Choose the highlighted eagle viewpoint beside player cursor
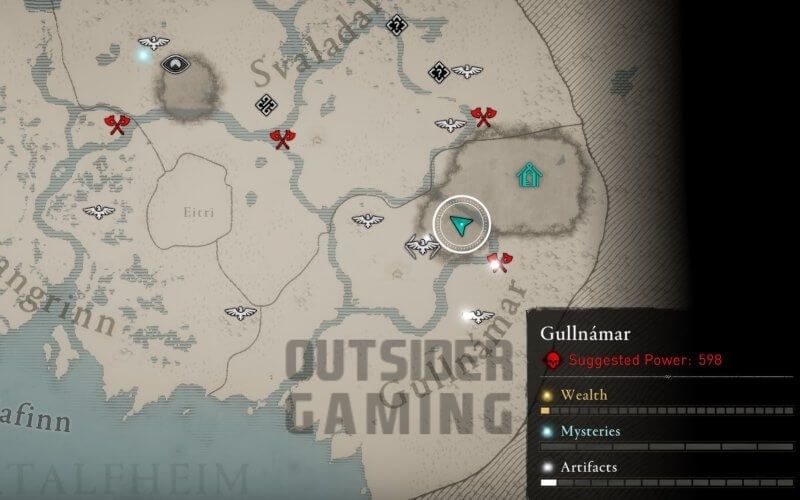The image size is (800, 500). point(422,244)
